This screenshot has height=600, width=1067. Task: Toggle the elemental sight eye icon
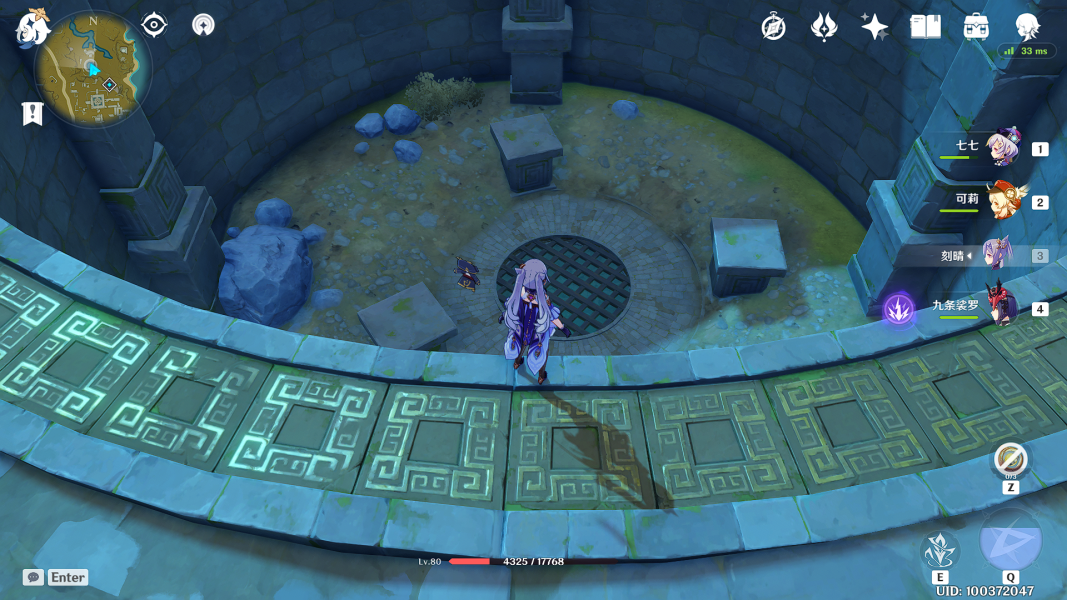[x=154, y=25]
